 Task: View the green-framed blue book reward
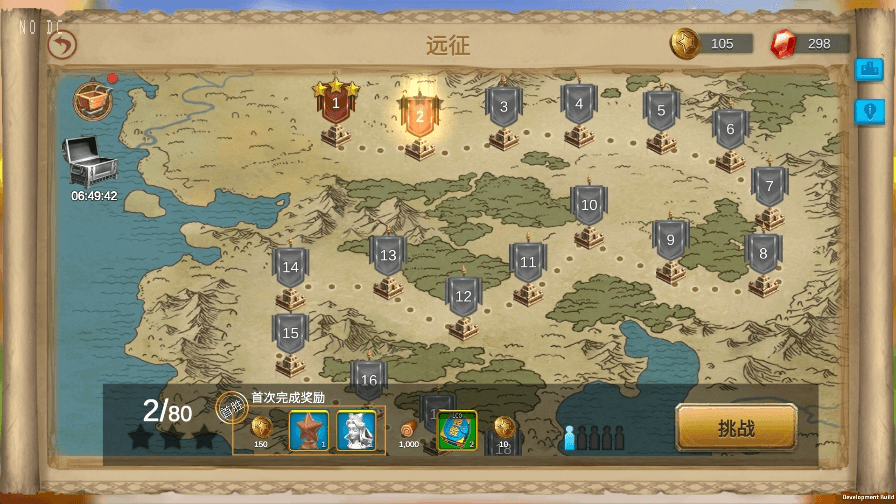click(457, 430)
